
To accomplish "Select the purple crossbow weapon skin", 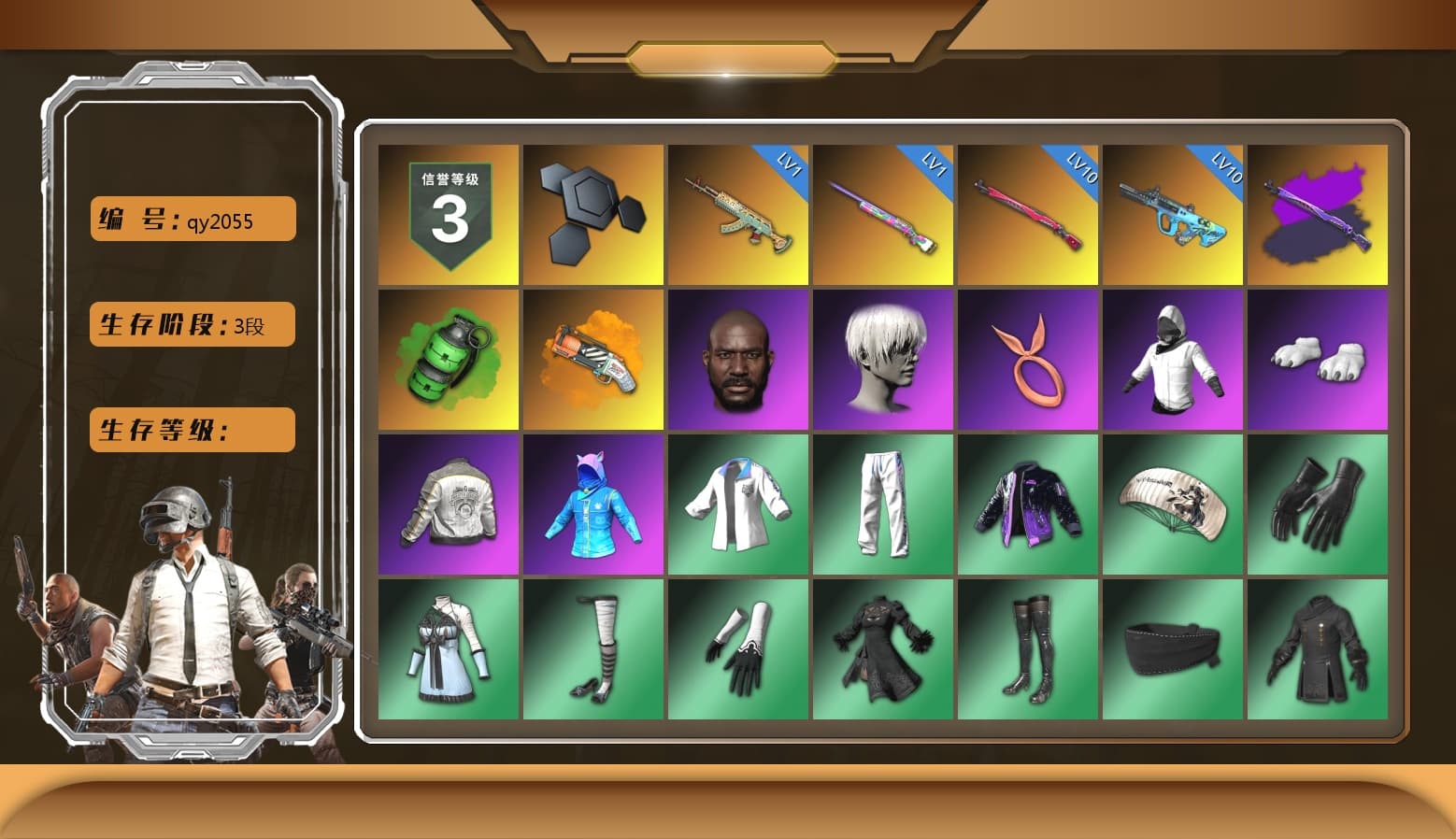I will [1318, 213].
